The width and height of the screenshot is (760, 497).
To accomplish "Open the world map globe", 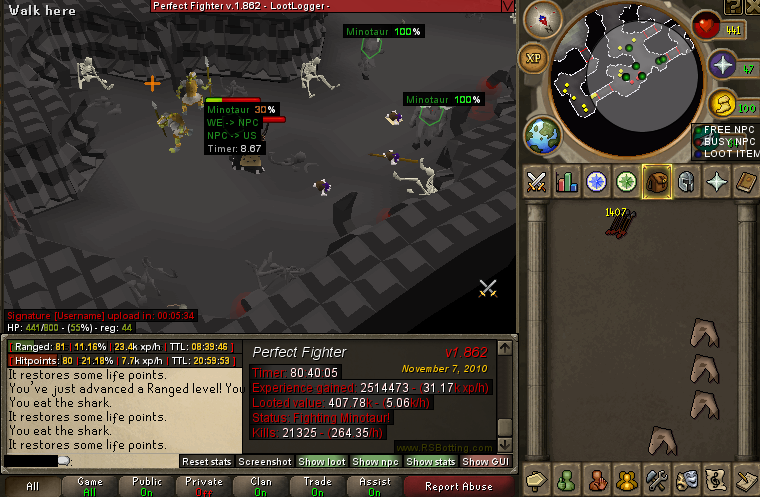I will click(x=541, y=136).
